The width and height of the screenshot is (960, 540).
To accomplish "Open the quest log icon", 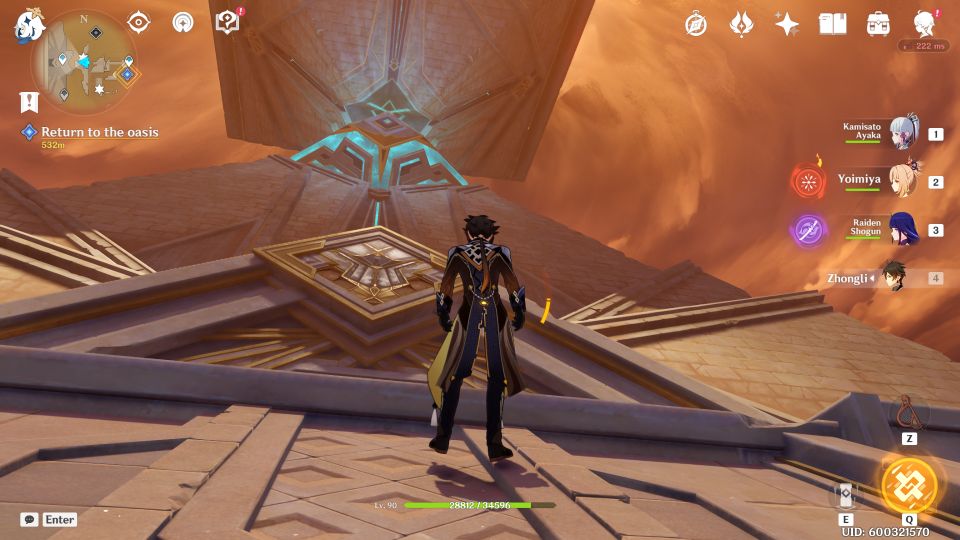I will [28, 101].
